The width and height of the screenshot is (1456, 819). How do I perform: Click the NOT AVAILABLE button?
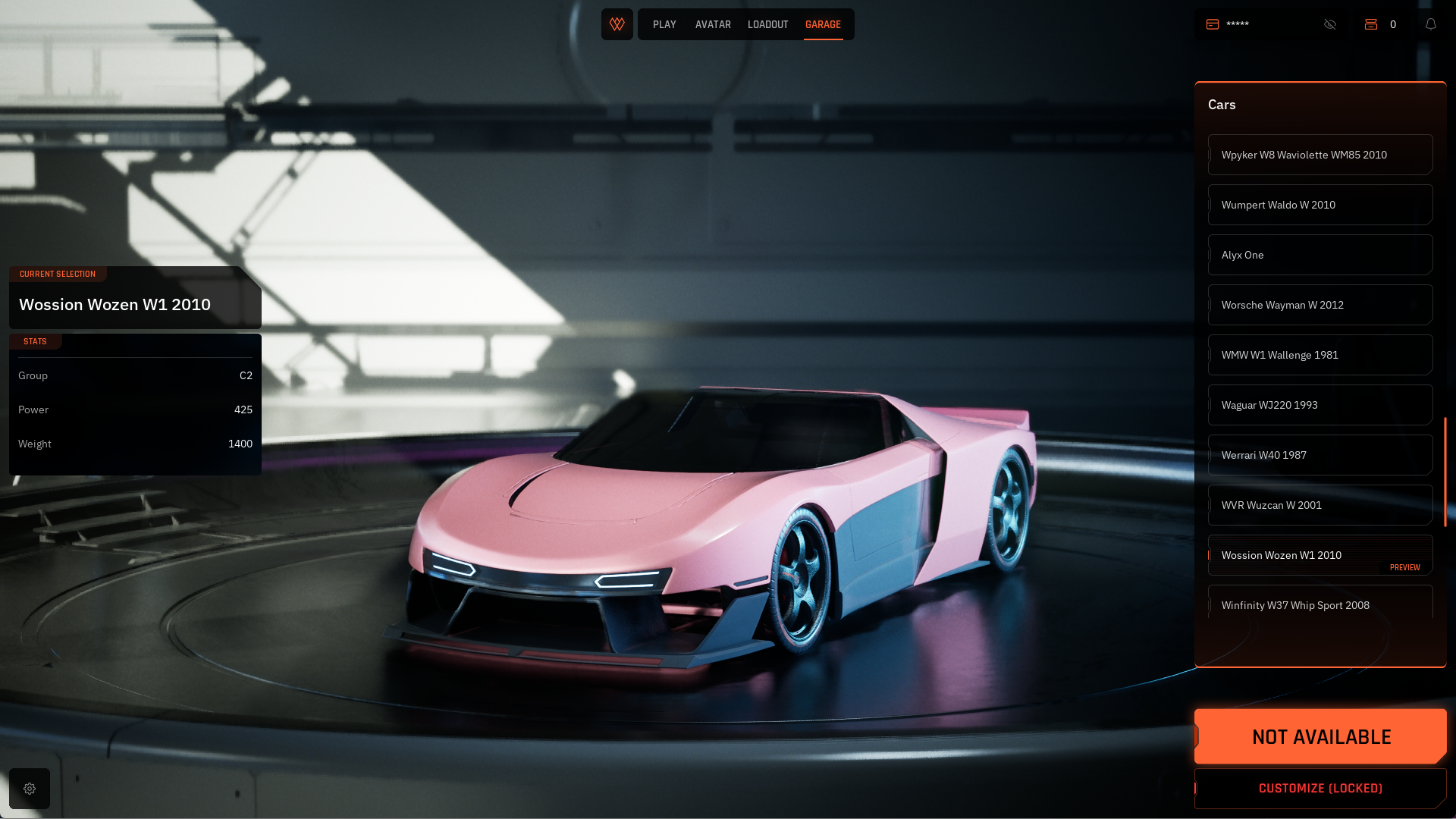pyautogui.click(x=1320, y=736)
